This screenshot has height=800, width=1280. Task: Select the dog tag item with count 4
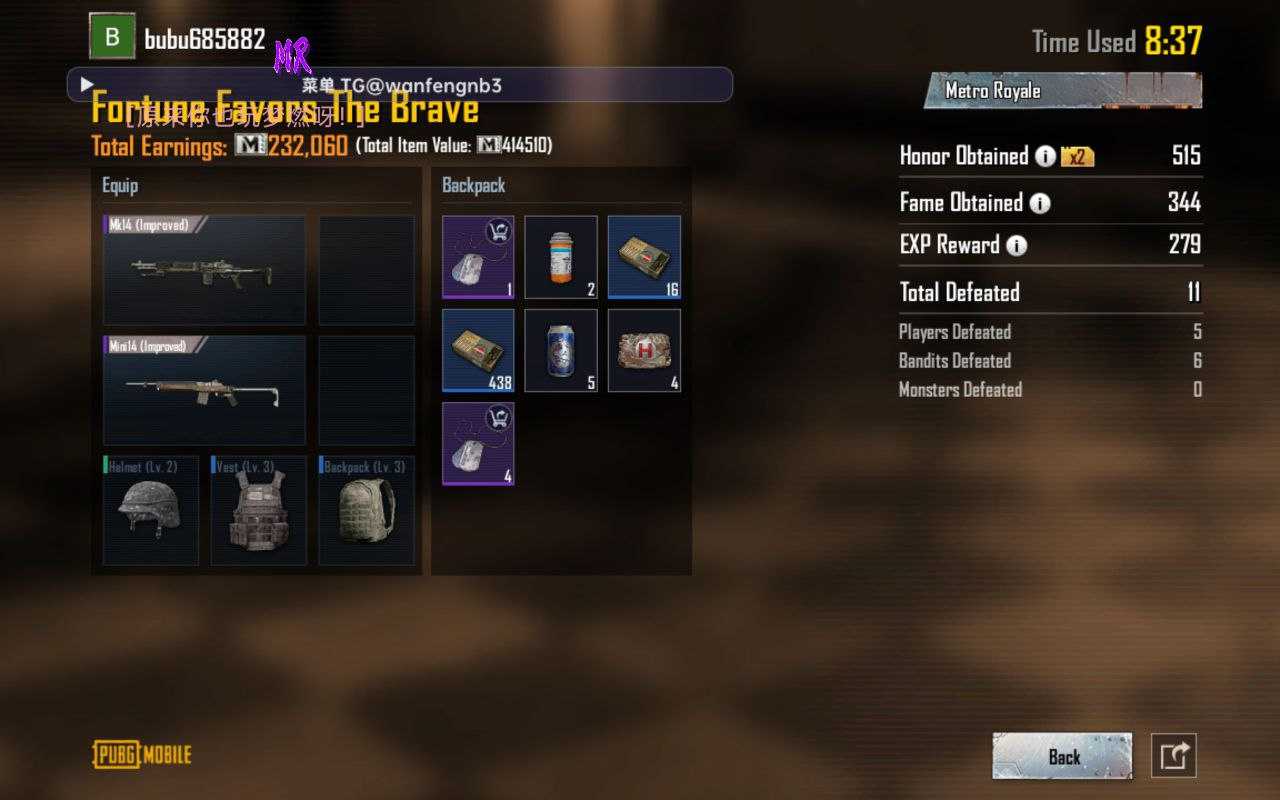click(478, 444)
